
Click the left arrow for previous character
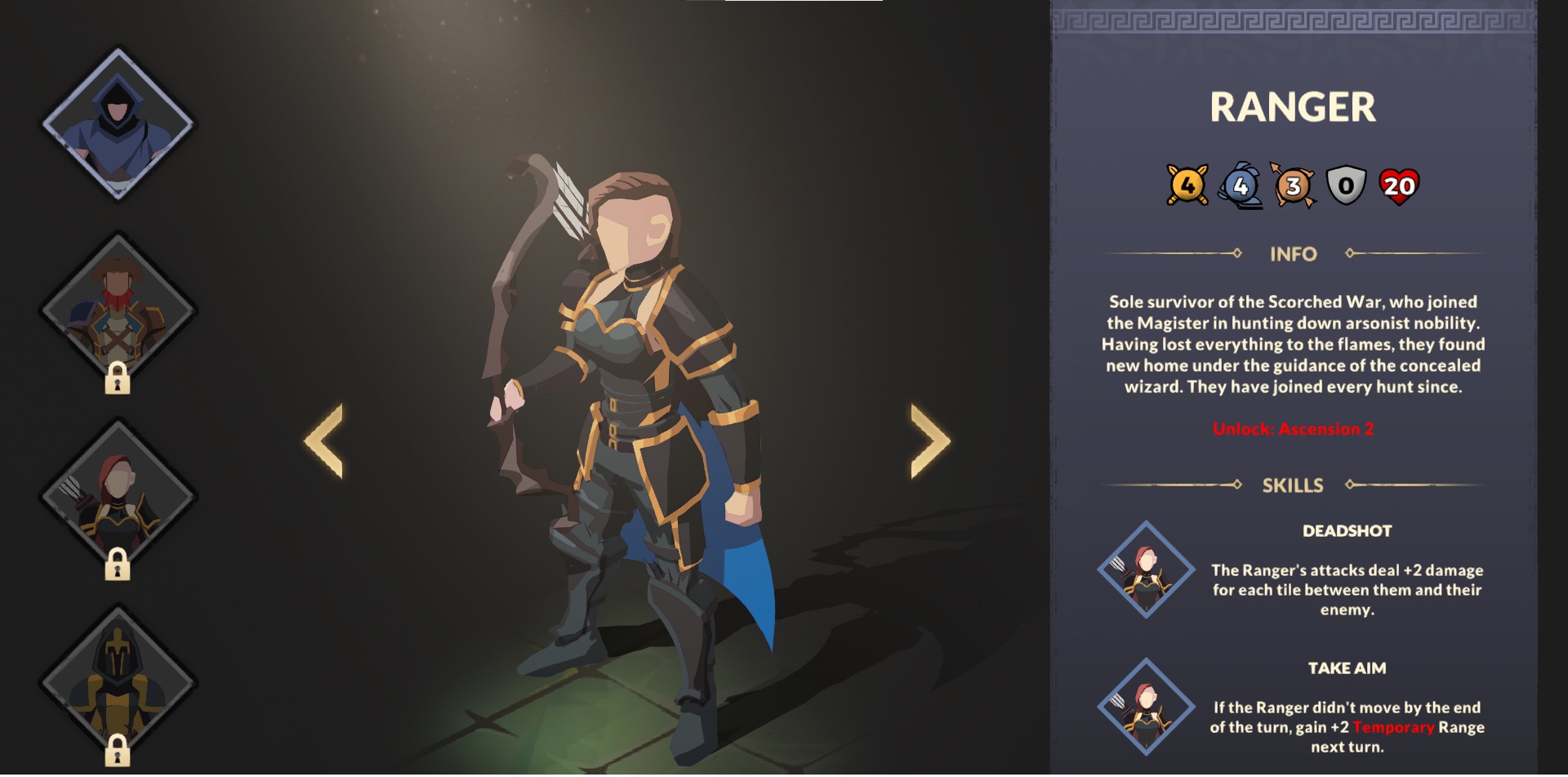pyautogui.click(x=323, y=442)
